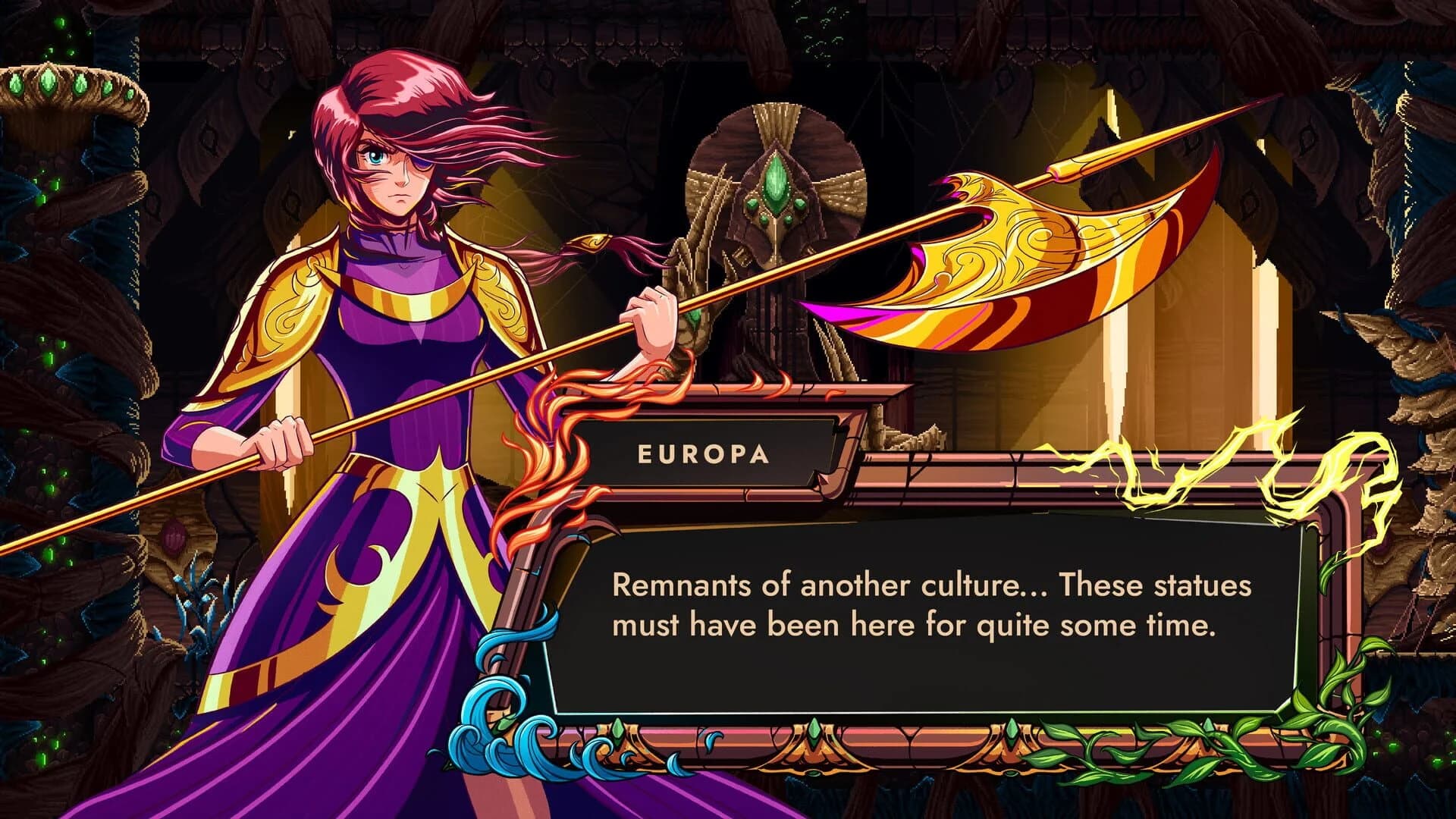The width and height of the screenshot is (1456, 819).
Task: Expand the EUROPA nameplate panel
Action: (x=701, y=455)
